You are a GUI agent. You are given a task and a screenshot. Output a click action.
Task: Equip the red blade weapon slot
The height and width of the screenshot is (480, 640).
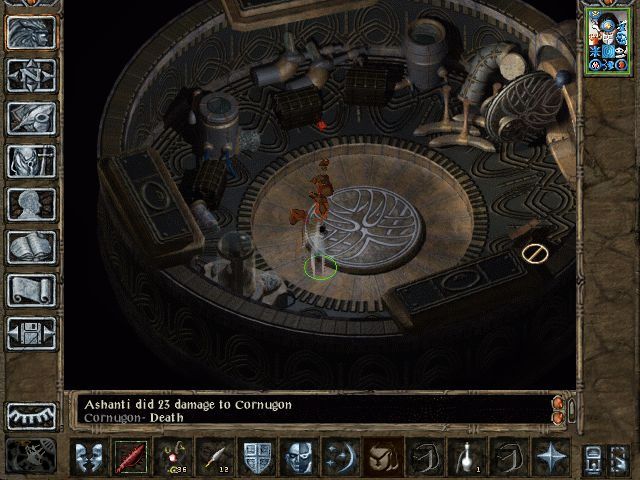130,457
